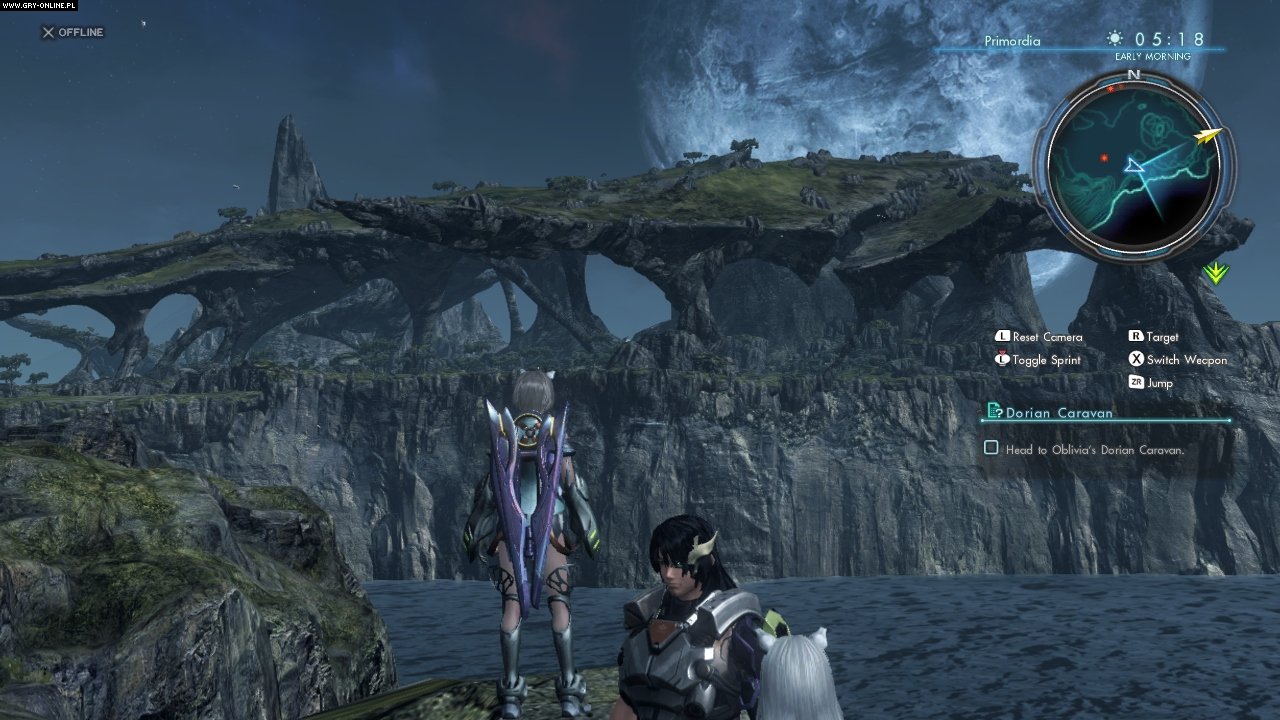Select the Dorian Caravan quest tracker title
Image resolution: width=1280 pixels, height=720 pixels.
pyautogui.click(x=1059, y=412)
